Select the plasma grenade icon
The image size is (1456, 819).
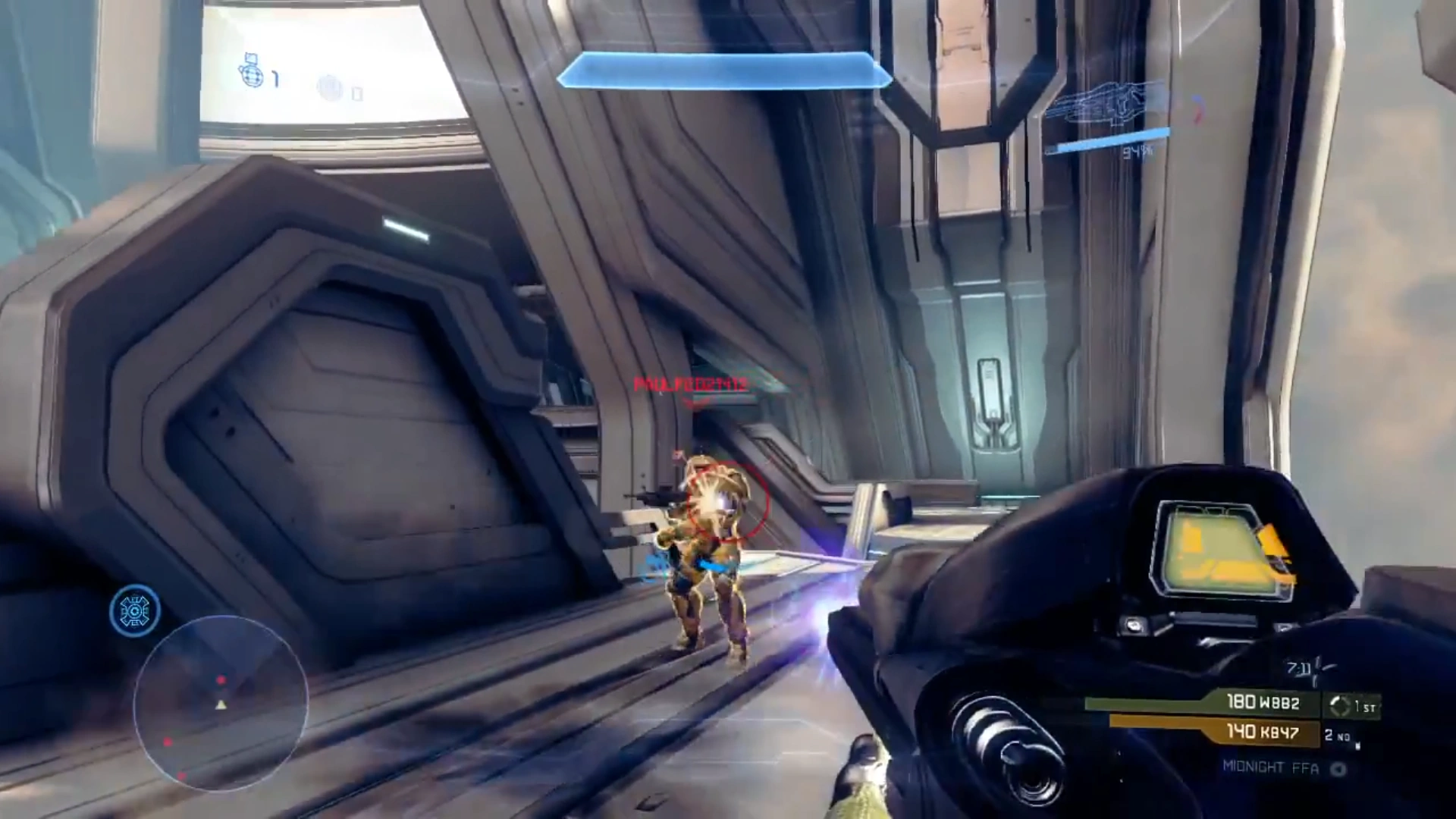pos(331,88)
